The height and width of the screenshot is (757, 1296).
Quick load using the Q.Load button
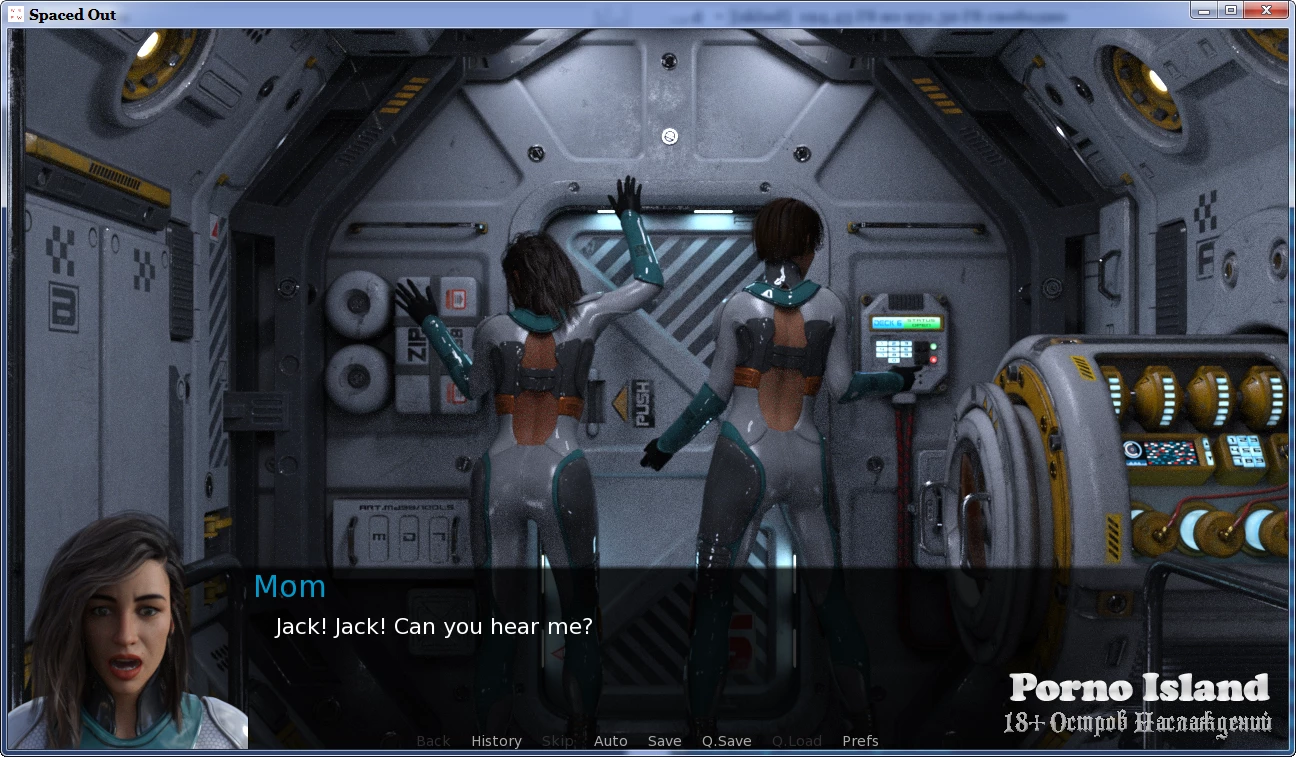point(797,741)
